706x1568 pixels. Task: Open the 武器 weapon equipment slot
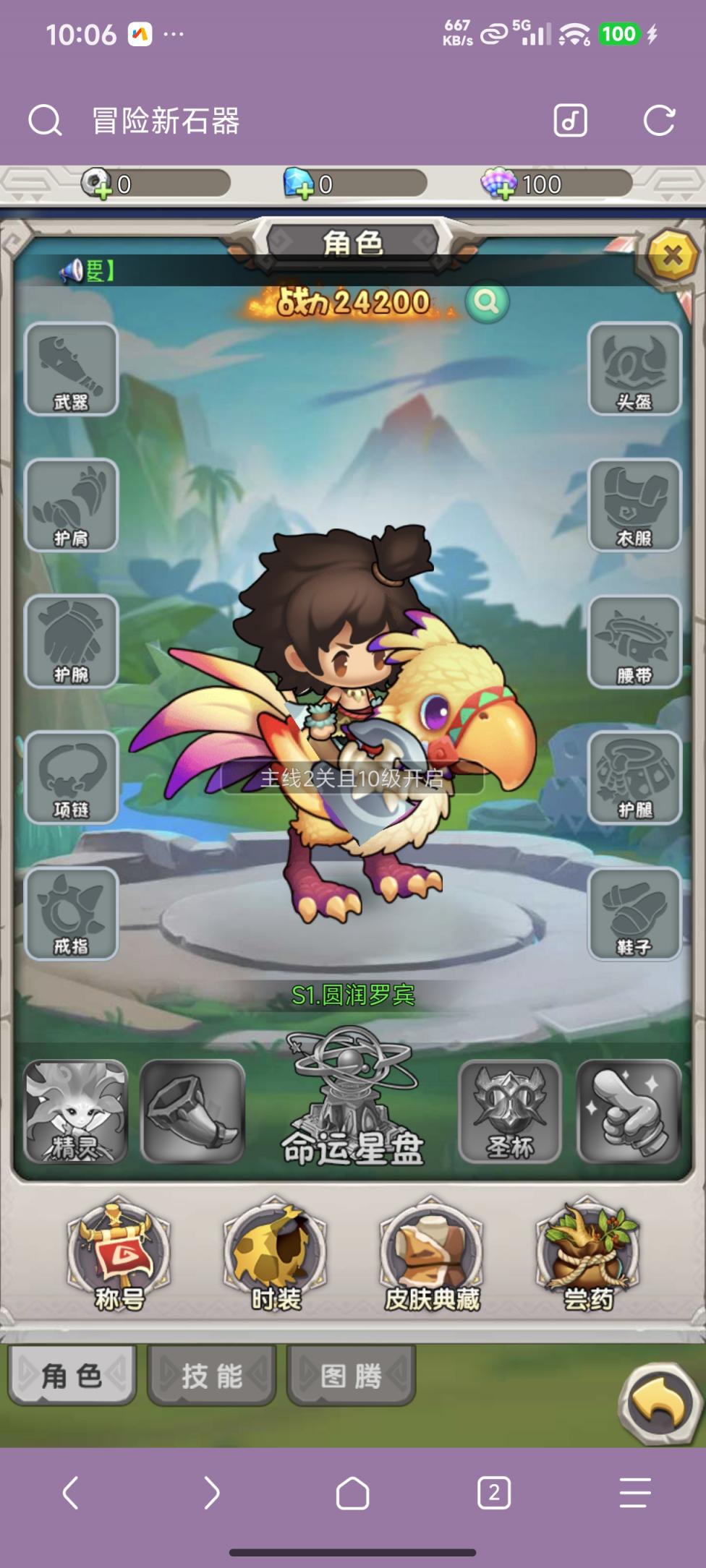pyautogui.click(x=71, y=369)
